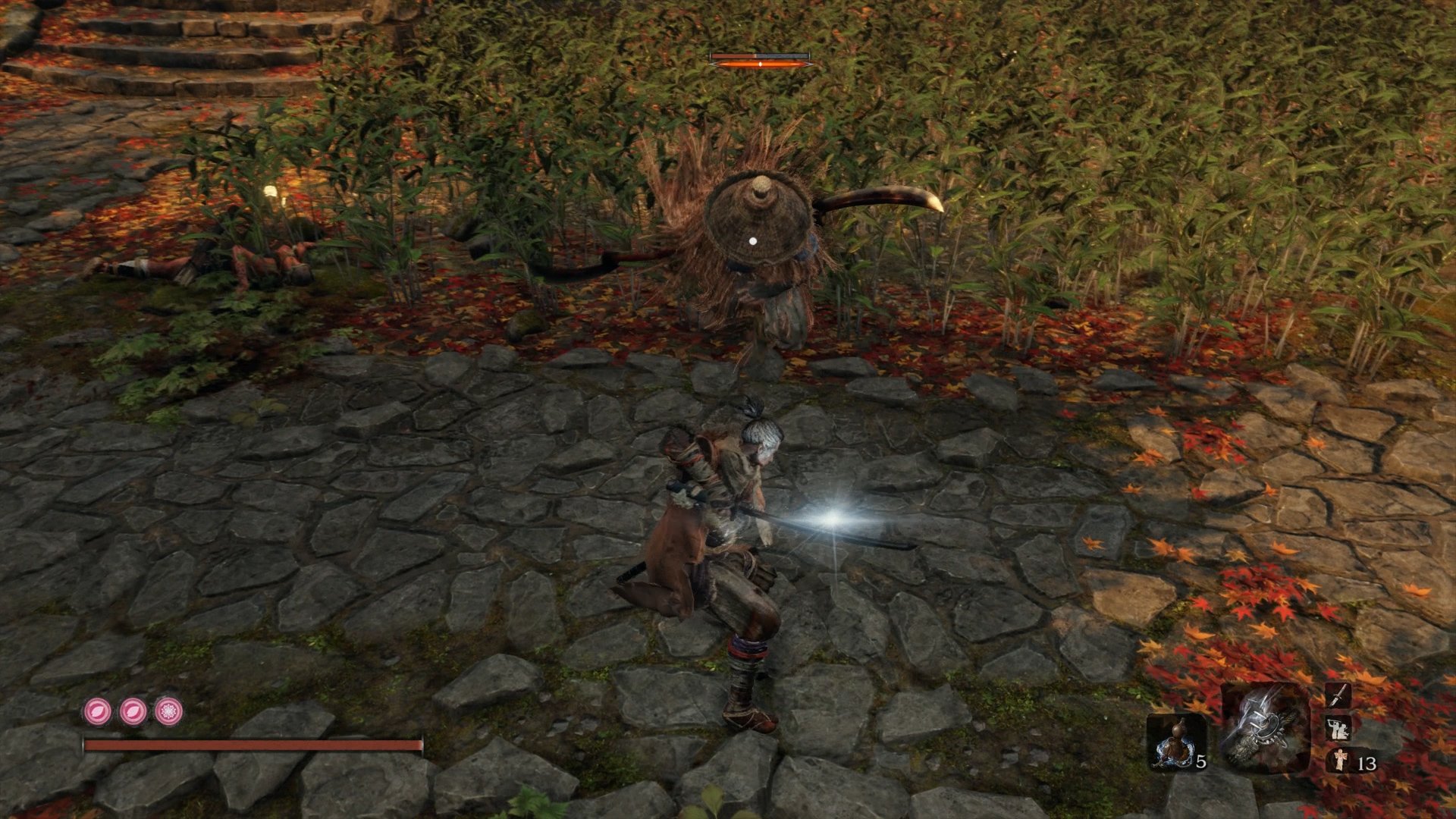Screen dimensions: 1456x819
Task: Toggle the snowflake resurrection node
Action: click(x=168, y=713)
